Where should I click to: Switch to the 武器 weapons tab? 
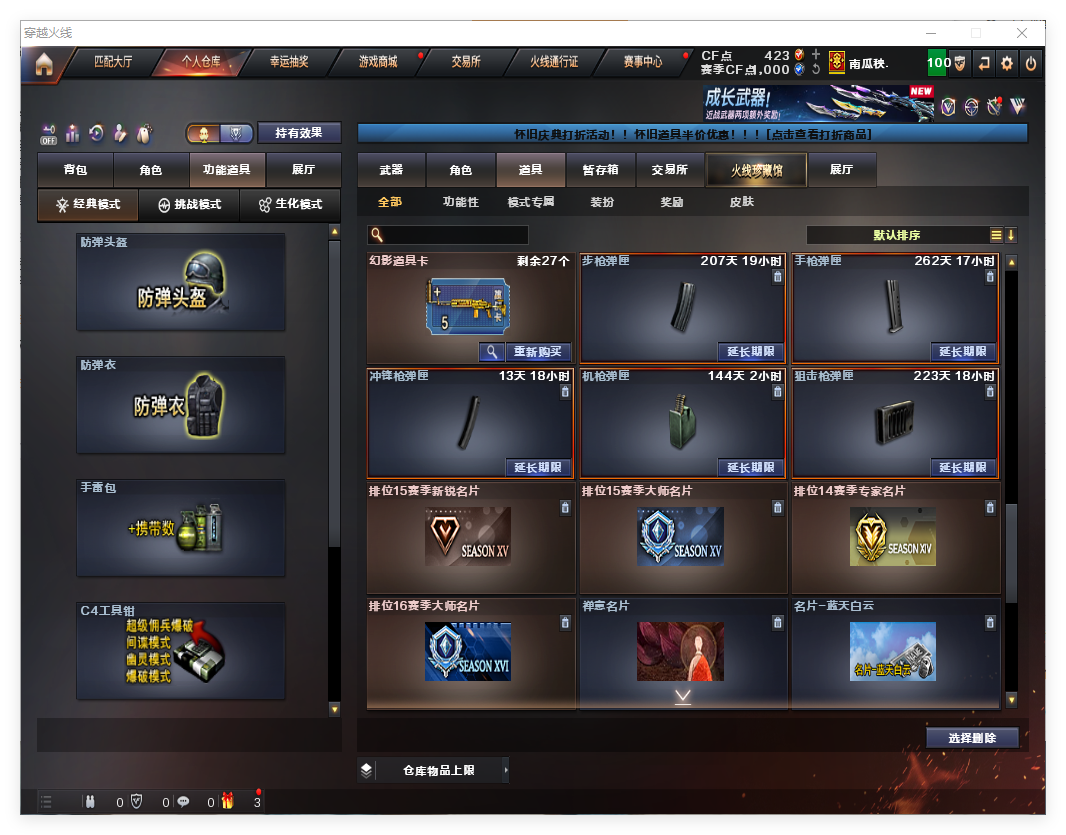tap(391, 171)
